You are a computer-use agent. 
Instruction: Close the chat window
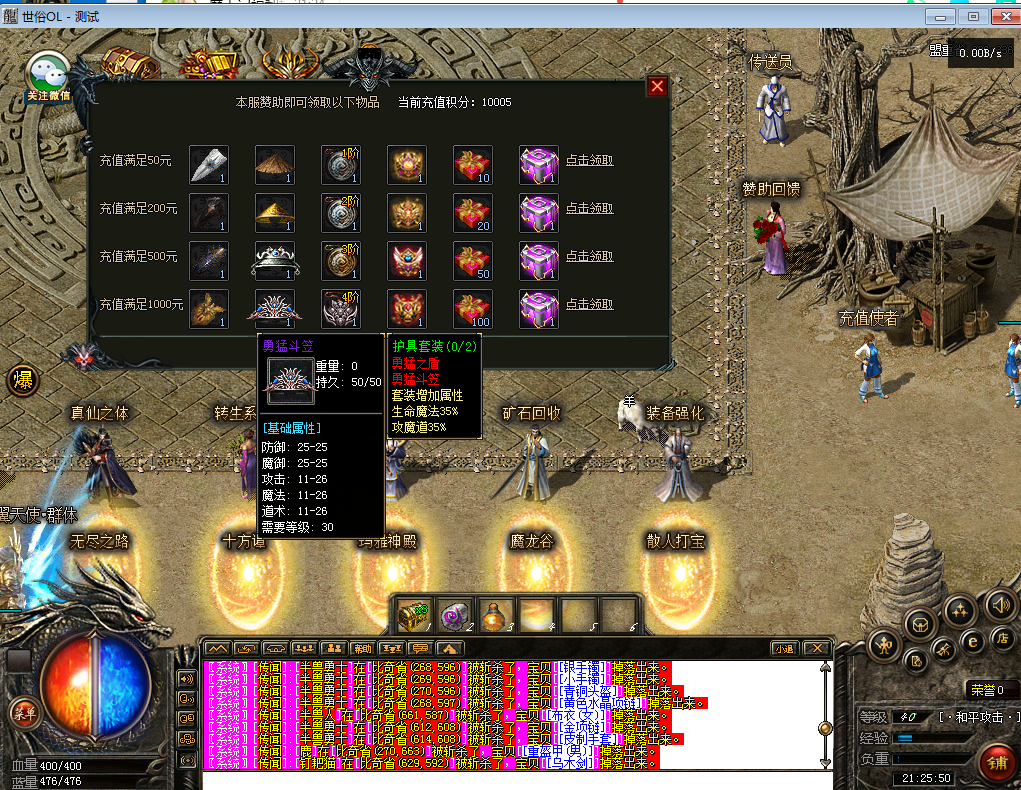tap(816, 648)
